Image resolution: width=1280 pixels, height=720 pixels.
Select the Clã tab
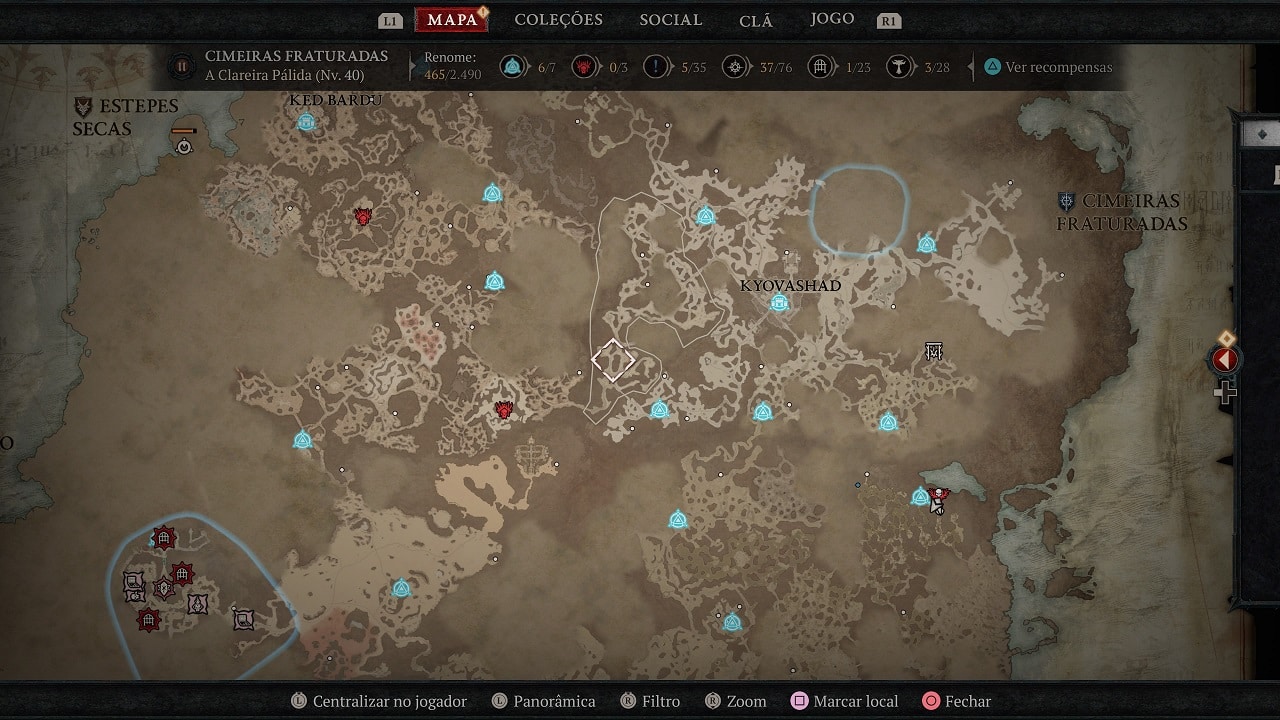(756, 21)
